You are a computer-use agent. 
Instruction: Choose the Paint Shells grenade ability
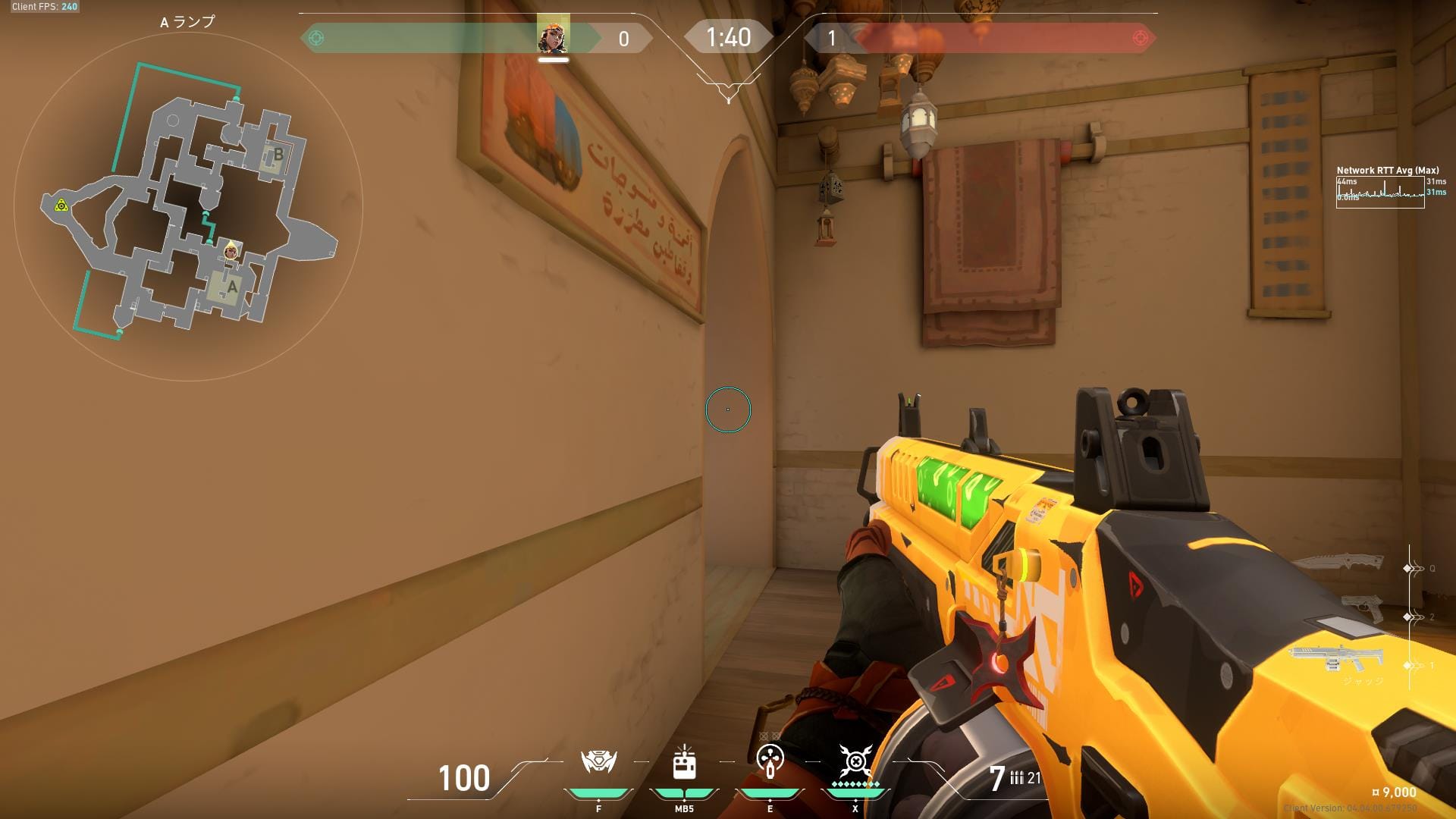tap(770, 761)
